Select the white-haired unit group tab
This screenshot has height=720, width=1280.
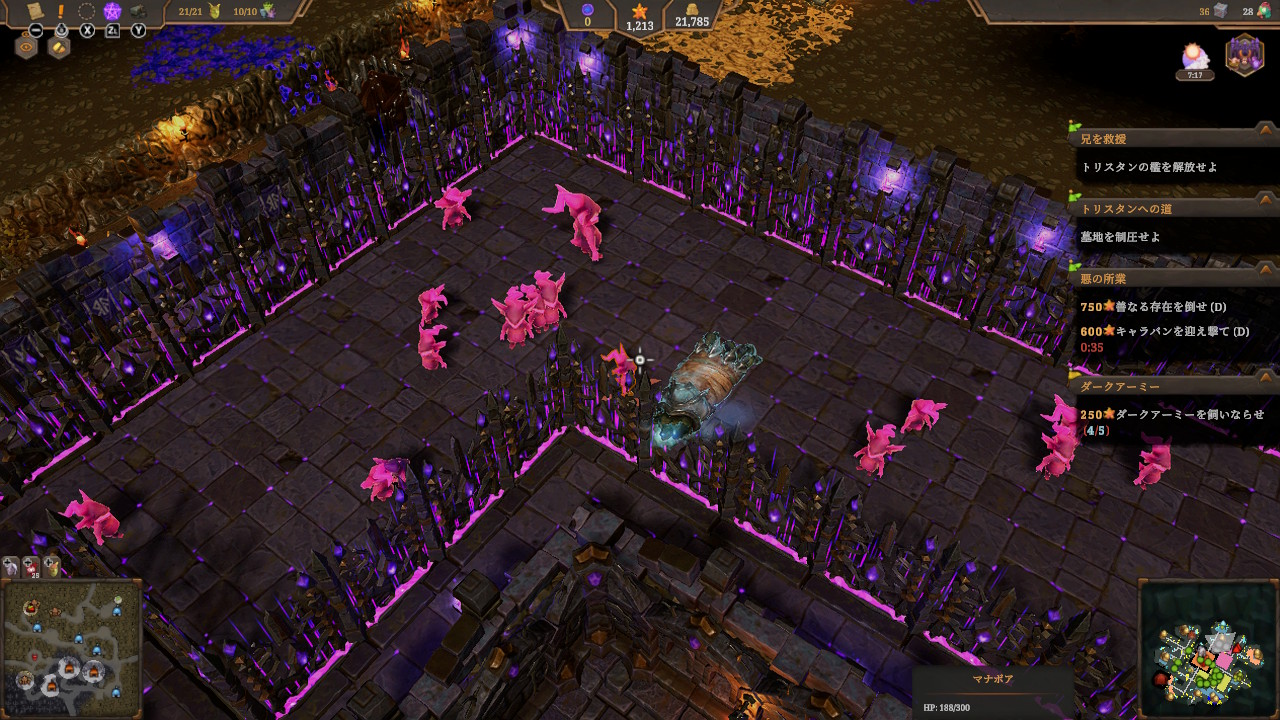point(11,566)
